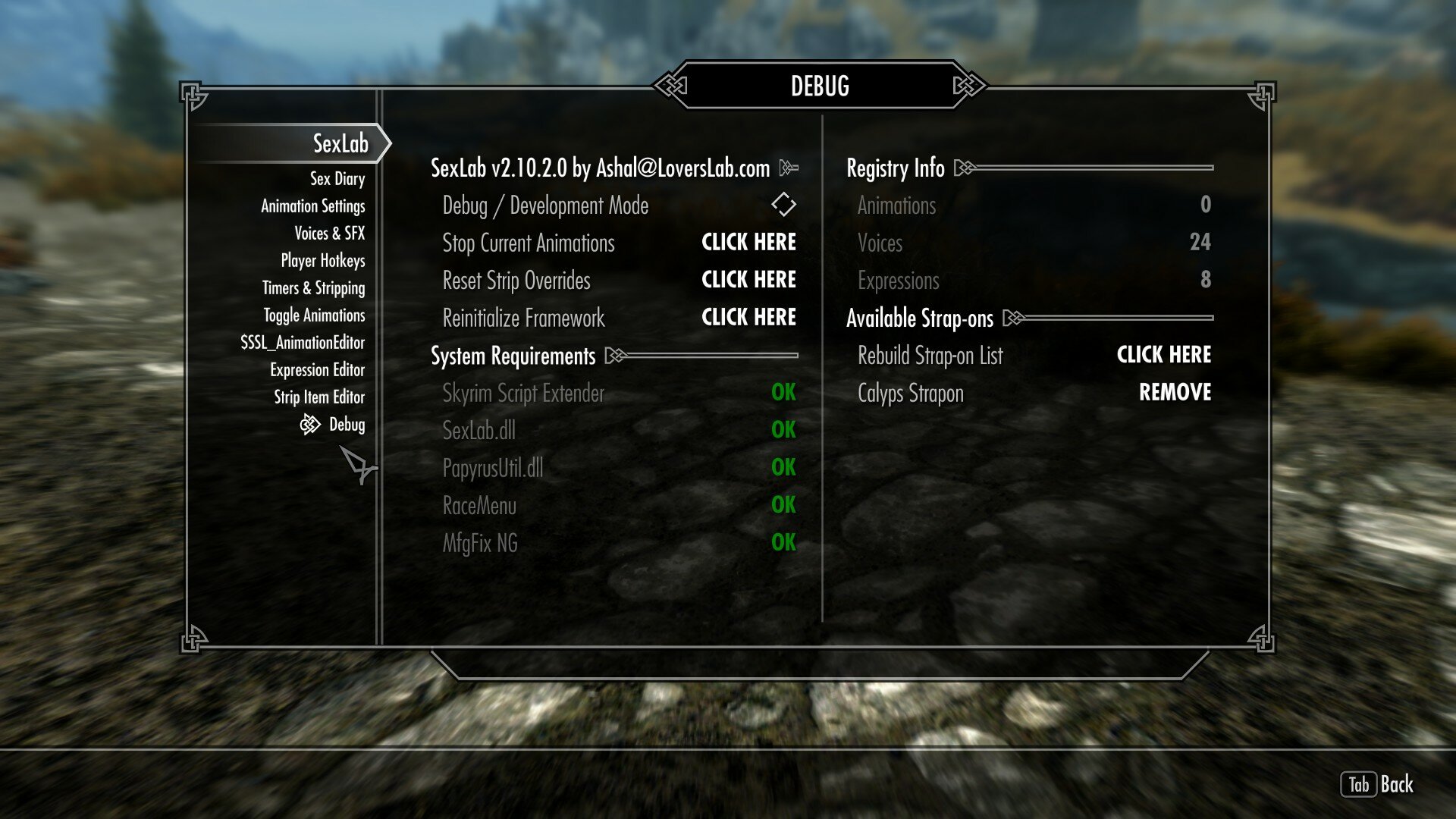Go to Voices & SFX page

coord(329,234)
